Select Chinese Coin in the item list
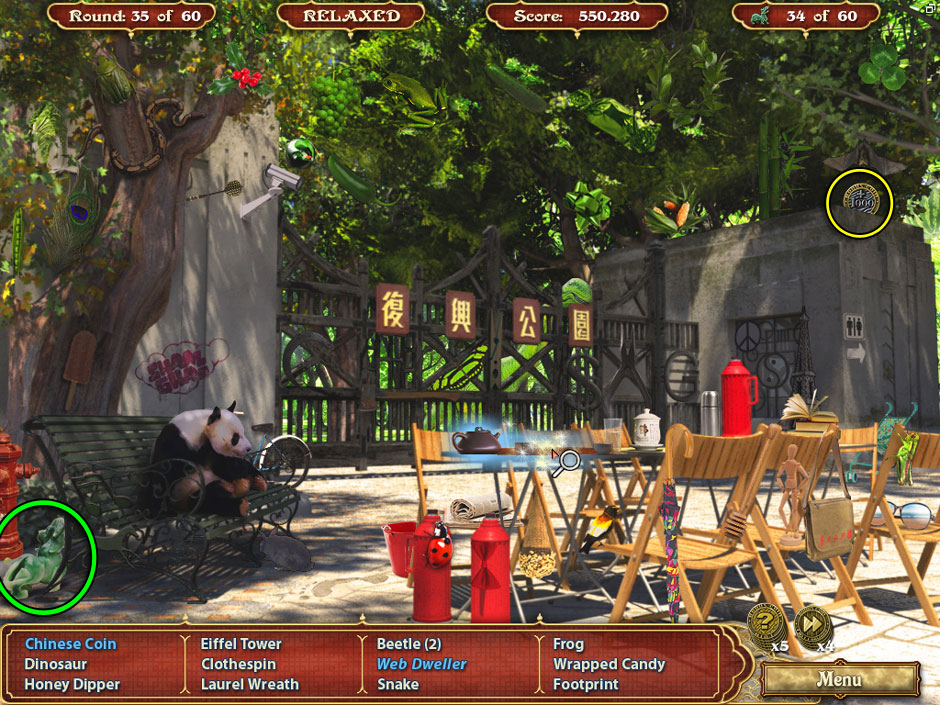 coord(70,644)
